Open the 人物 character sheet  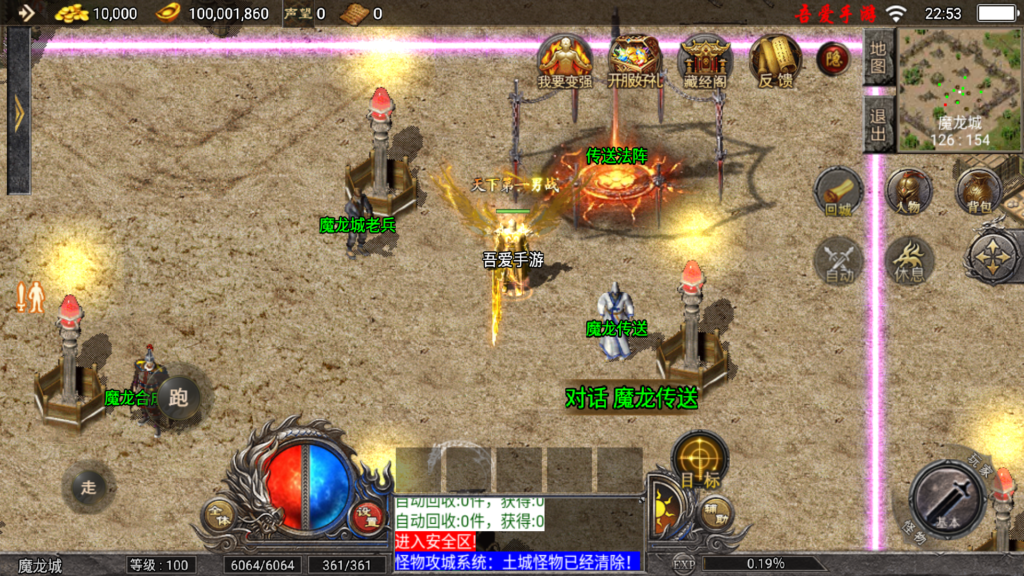click(x=908, y=192)
